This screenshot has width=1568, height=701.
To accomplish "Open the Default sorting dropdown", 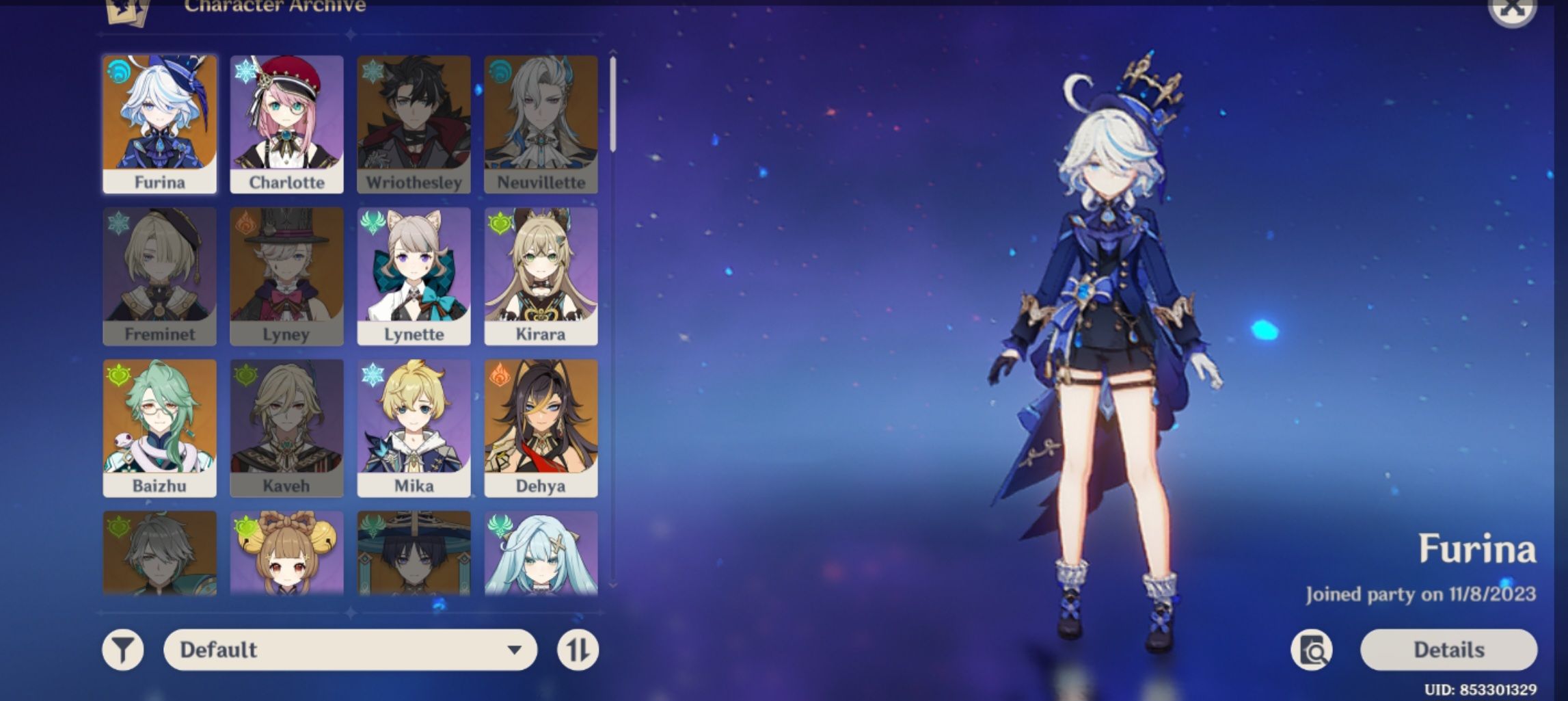I will pyautogui.click(x=349, y=649).
